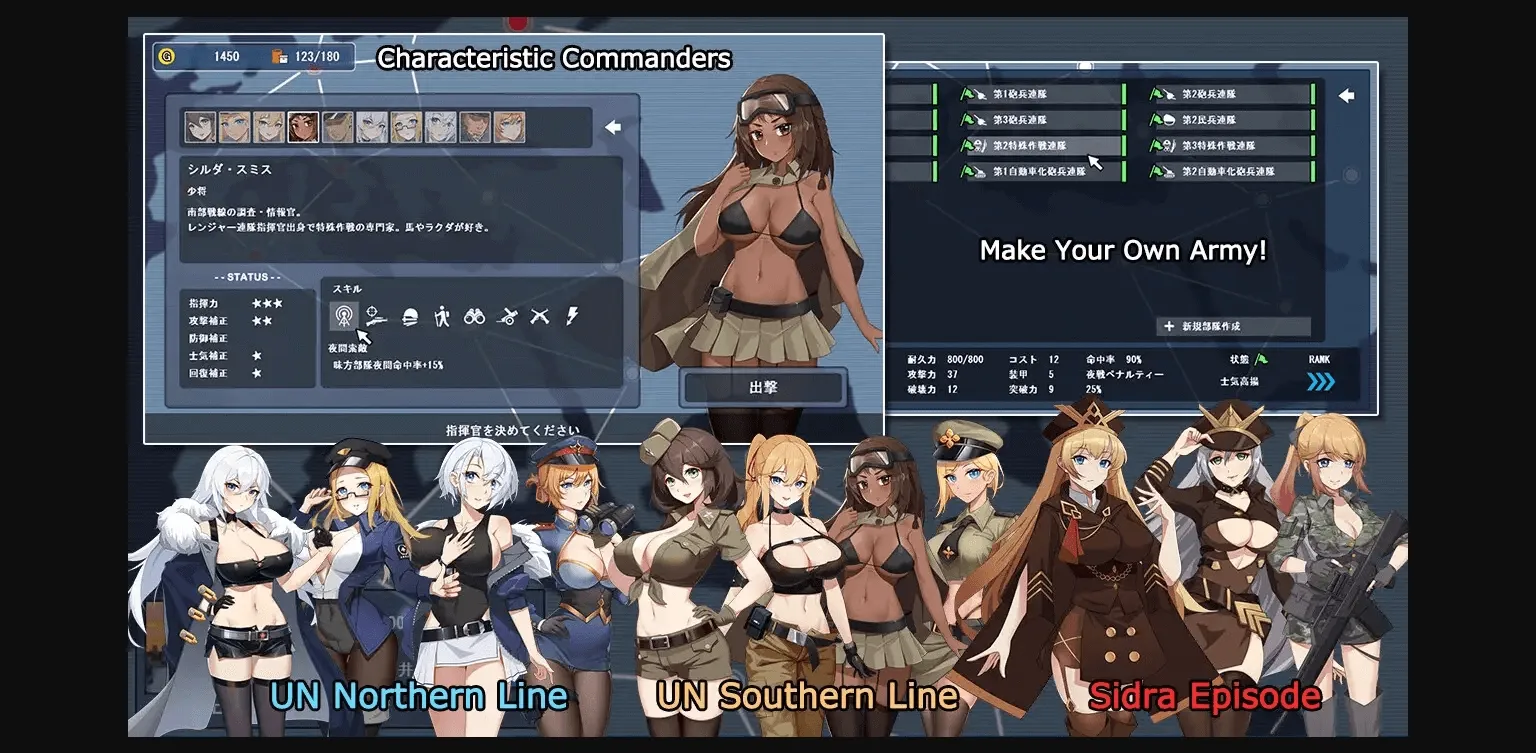The width and height of the screenshot is (1536, 753).
Task: Click the back arrow beside the commander portraits
Action: pos(612,128)
